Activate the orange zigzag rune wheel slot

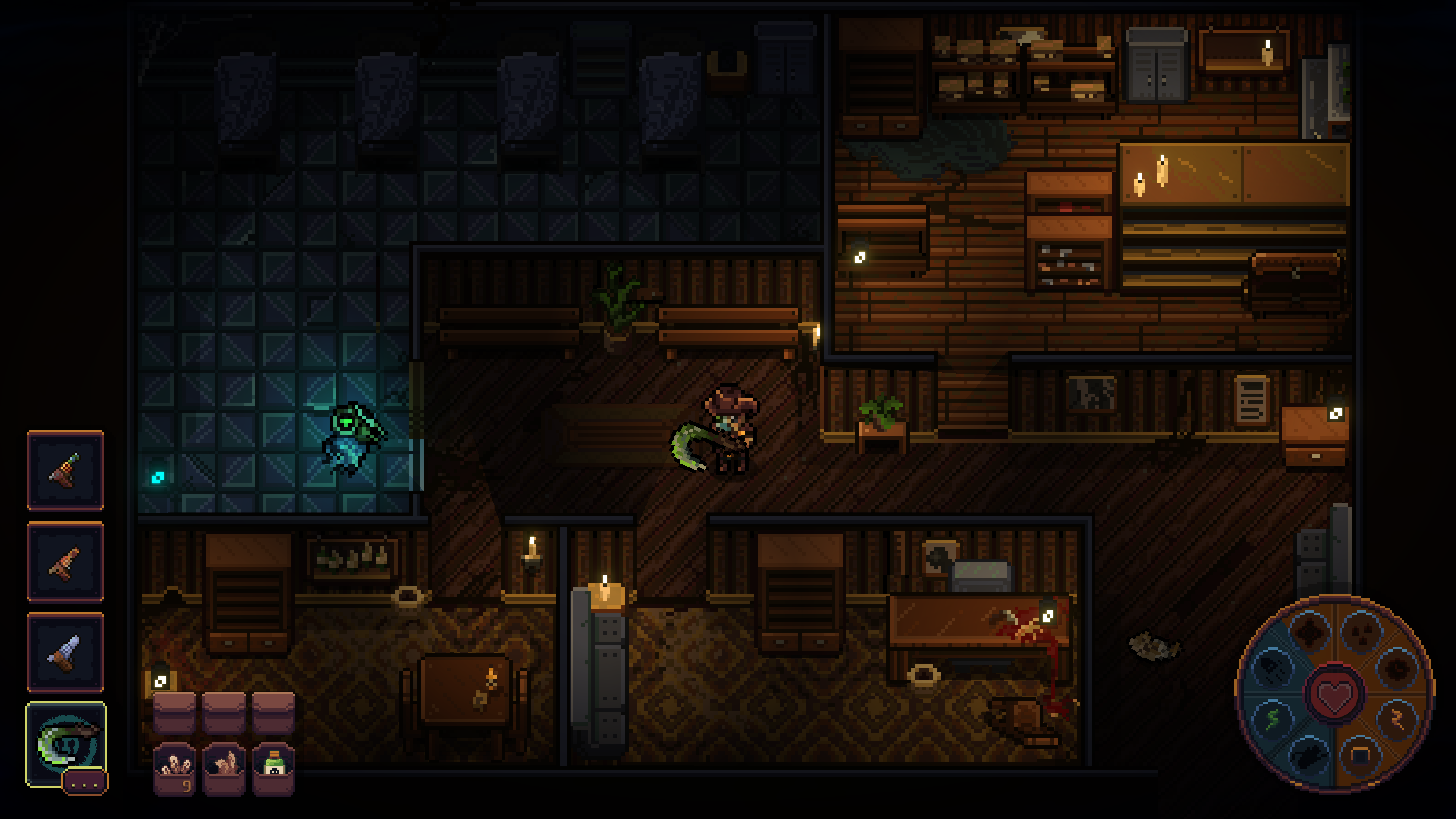(1397, 719)
